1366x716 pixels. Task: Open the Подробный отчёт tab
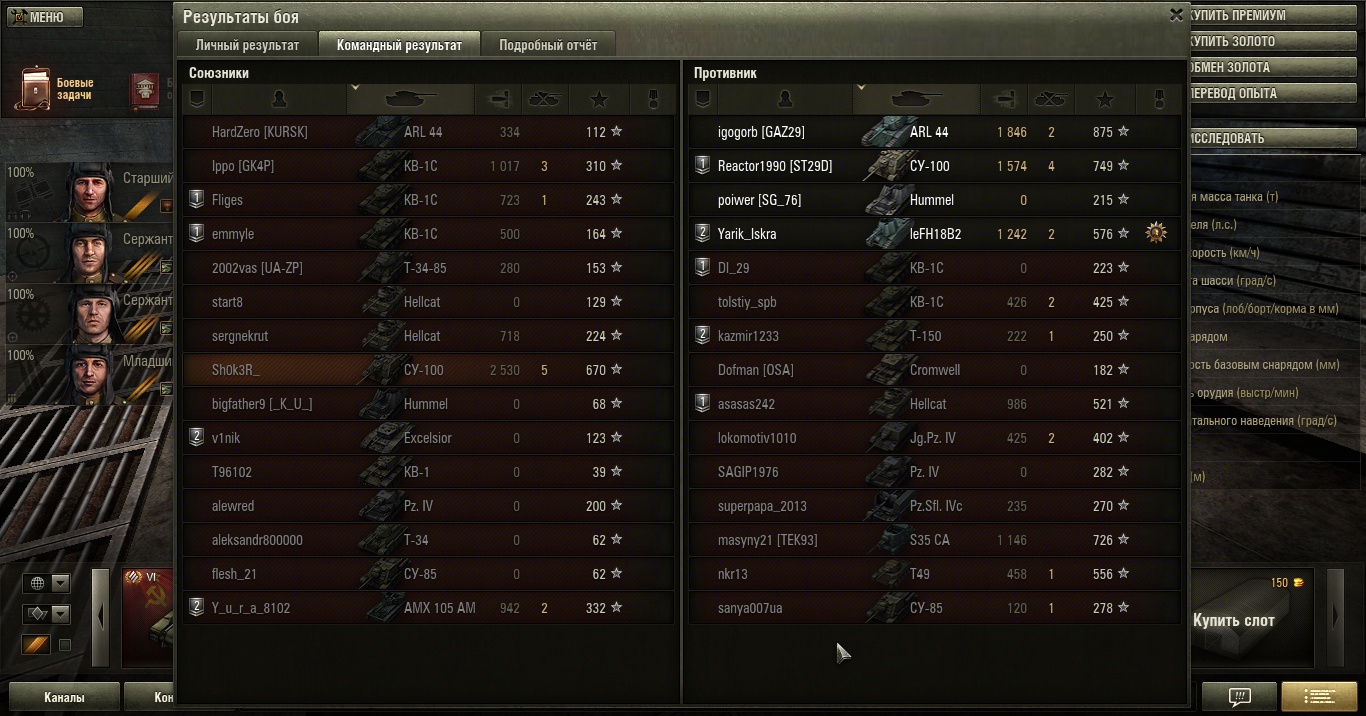tap(548, 45)
